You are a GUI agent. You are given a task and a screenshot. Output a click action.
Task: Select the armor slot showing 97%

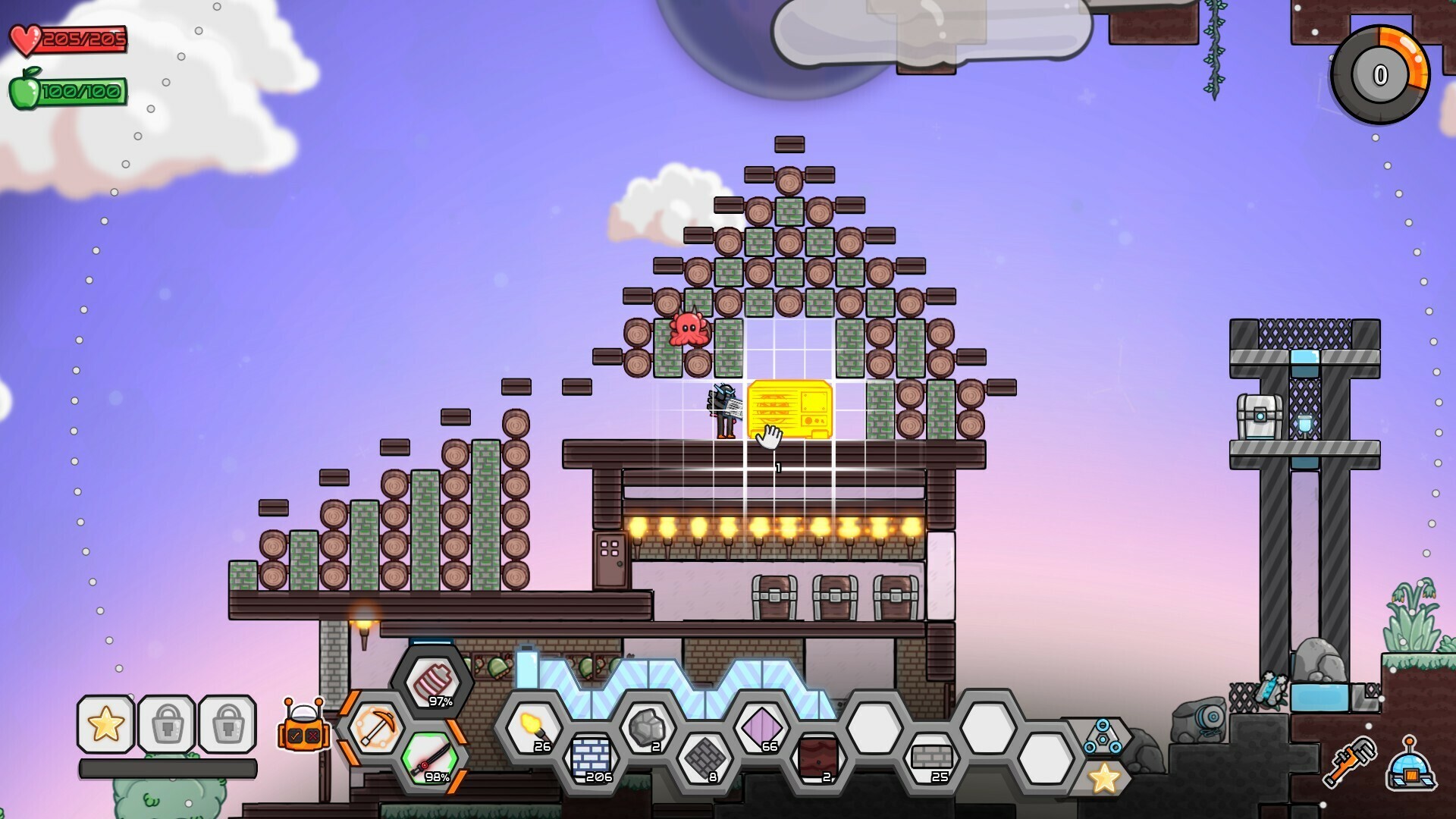(x=432, y=682)
